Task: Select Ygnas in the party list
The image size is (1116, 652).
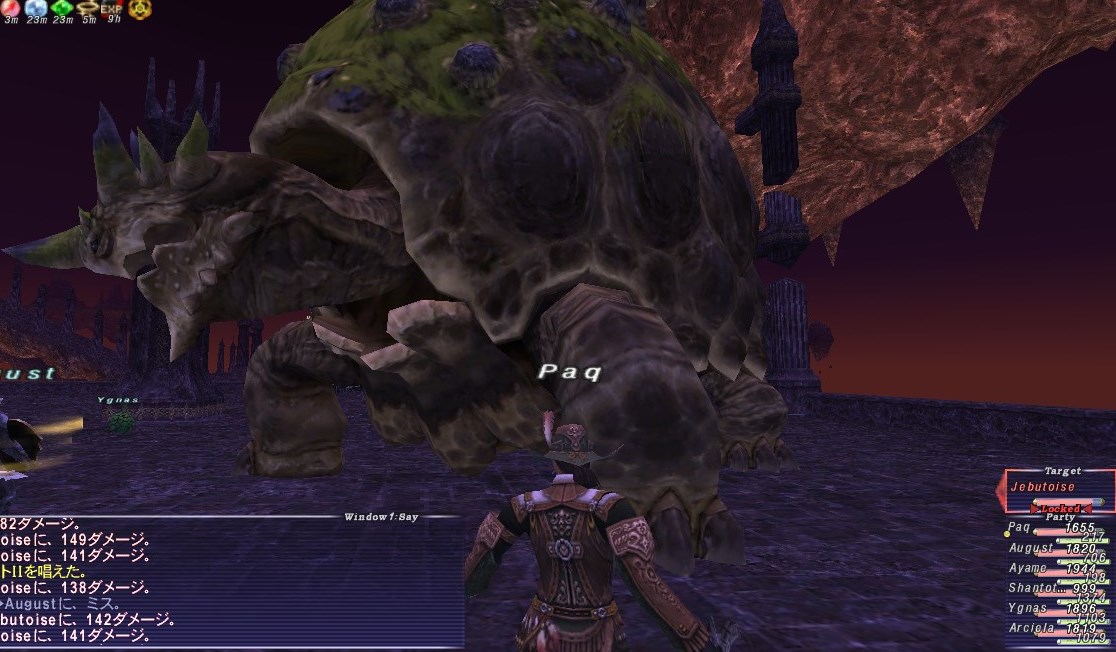Action: click(1028, 608)
